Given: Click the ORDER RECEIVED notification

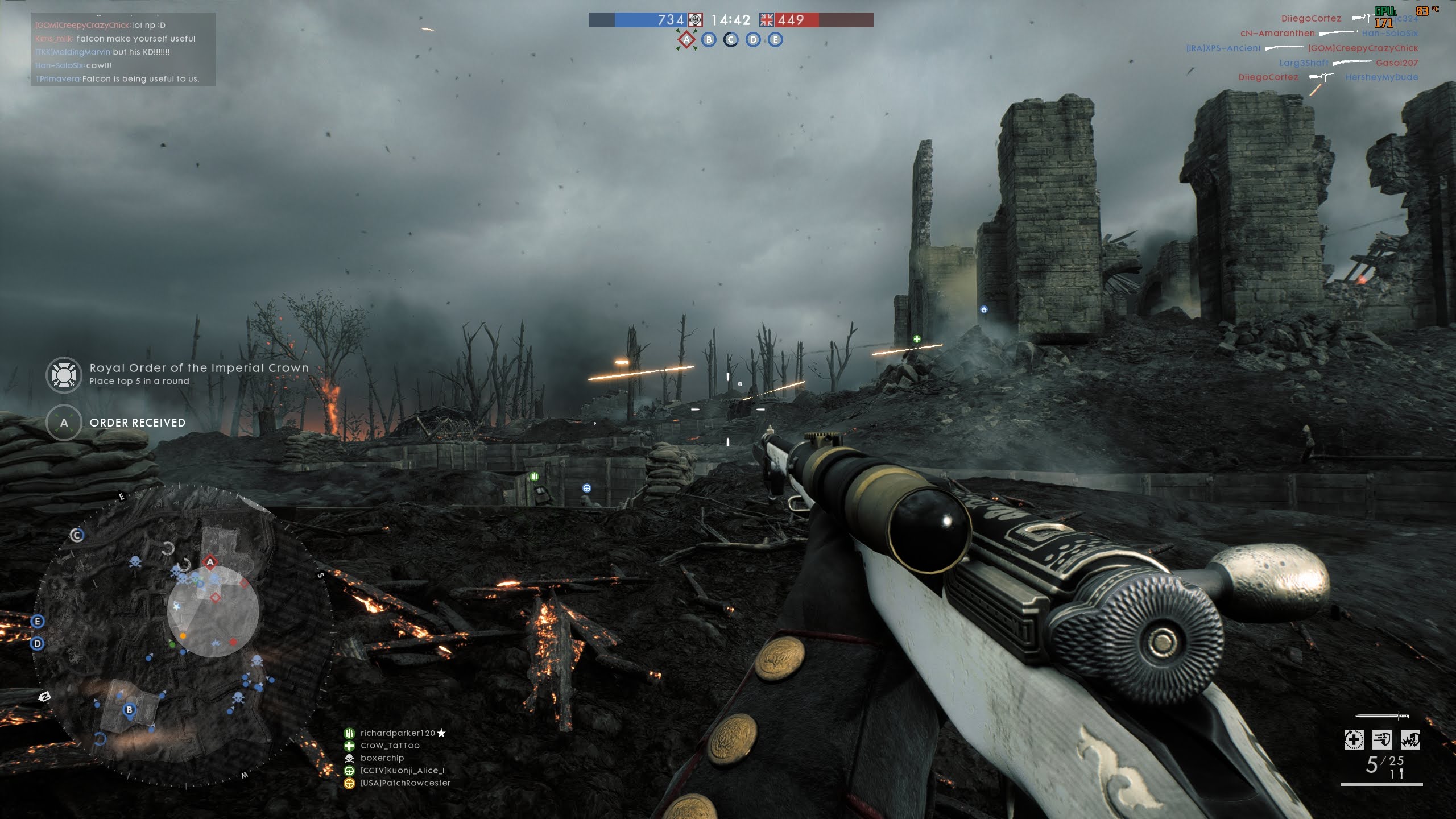Looking at the screenshot, I should tap(137, 423).
